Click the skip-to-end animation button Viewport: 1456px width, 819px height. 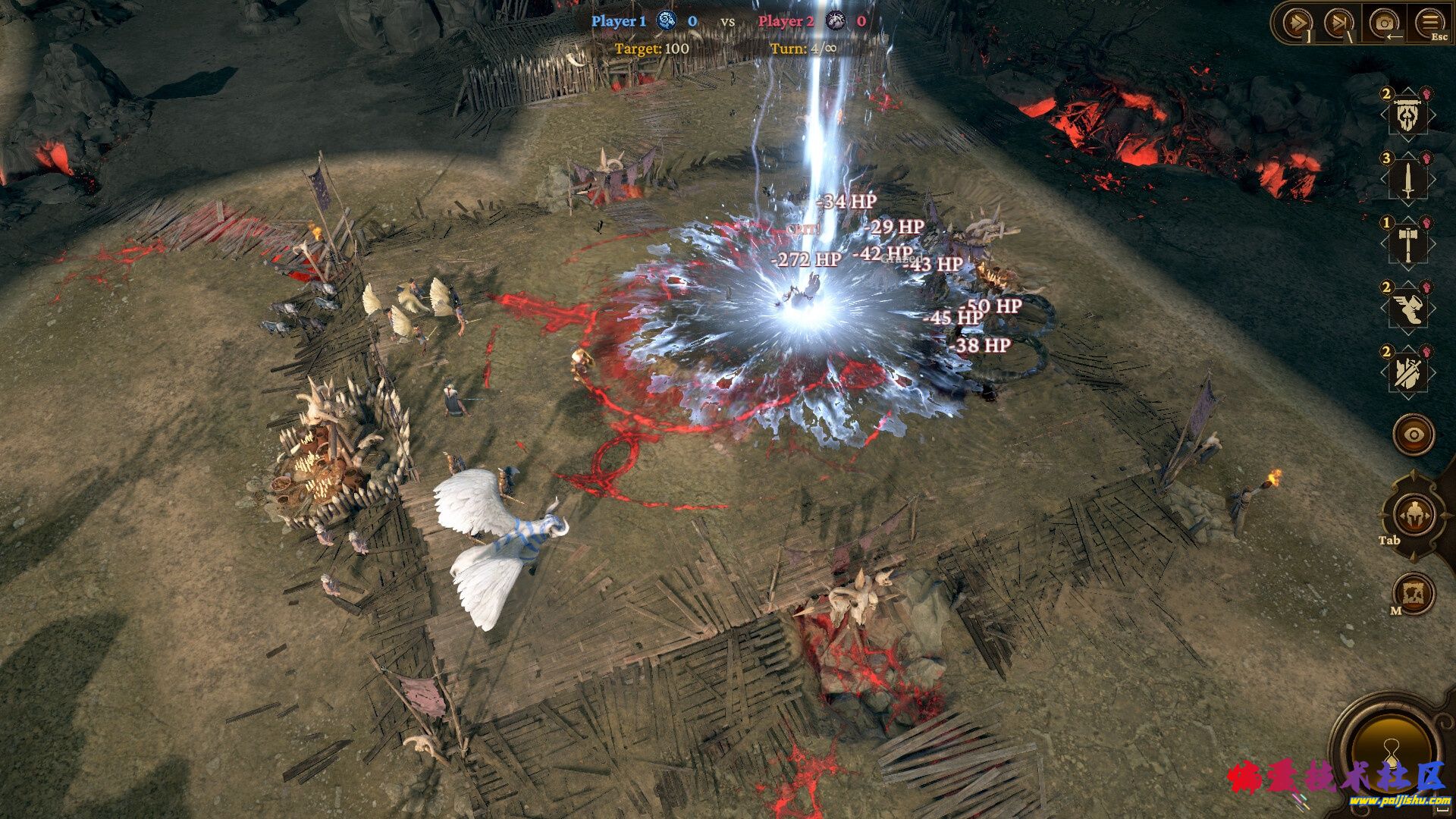[1338, 24]
